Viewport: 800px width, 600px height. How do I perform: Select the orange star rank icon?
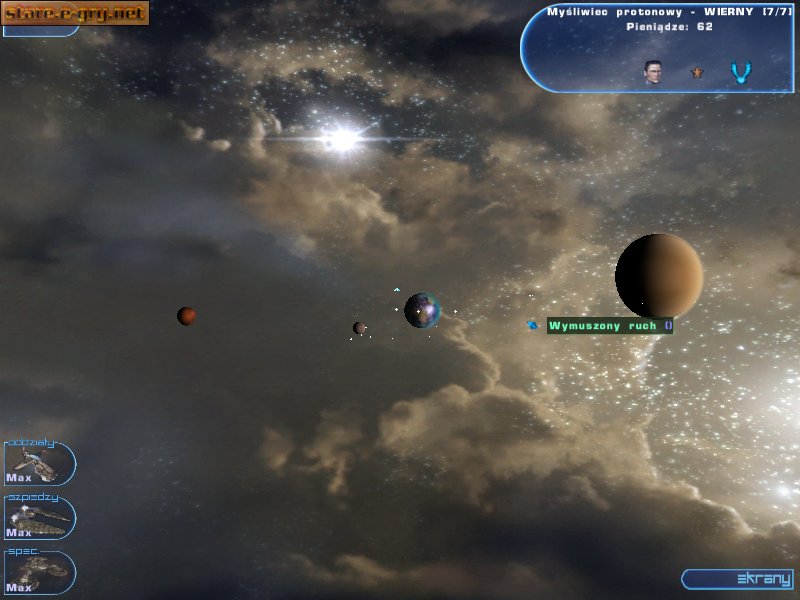tap(697, 72)
